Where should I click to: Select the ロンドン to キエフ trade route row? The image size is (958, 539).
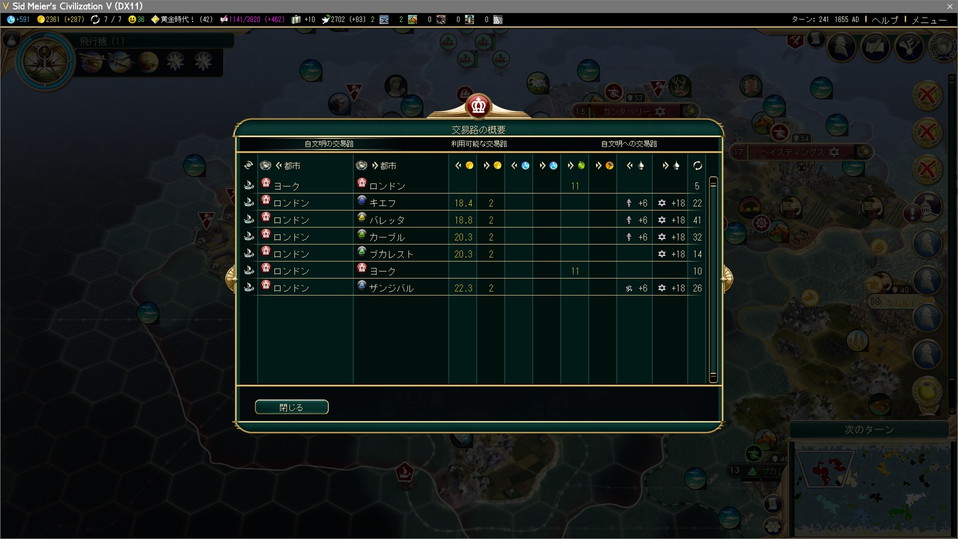(x=478, y=203)
